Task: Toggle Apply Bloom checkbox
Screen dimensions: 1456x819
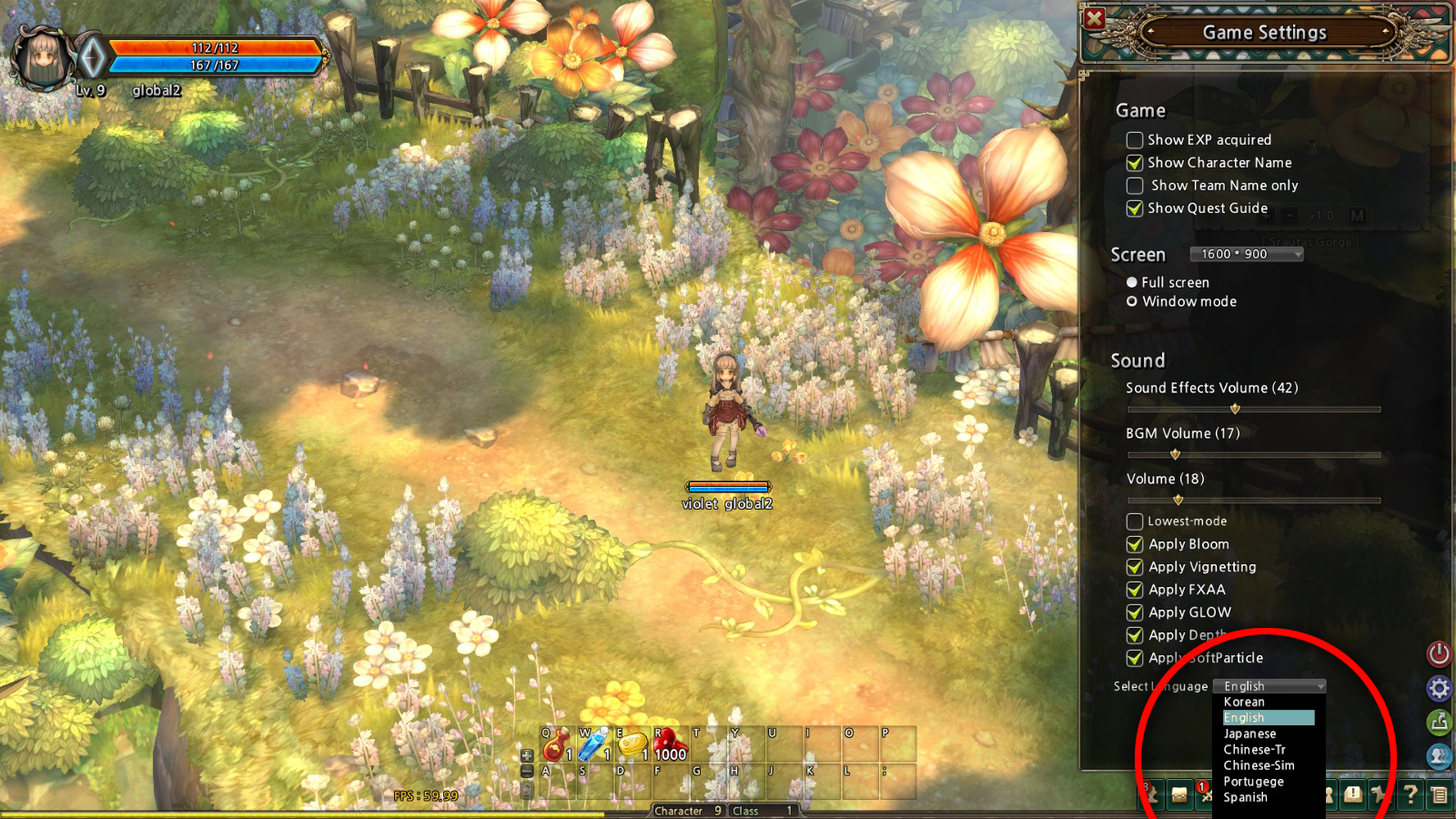Action: (1135, 544)
